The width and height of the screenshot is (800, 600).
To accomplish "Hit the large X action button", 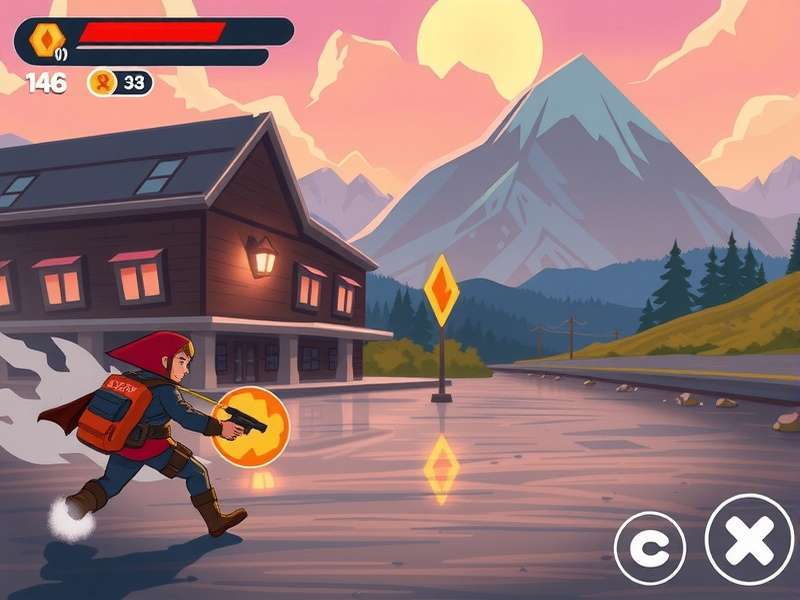I will point(749,539).
